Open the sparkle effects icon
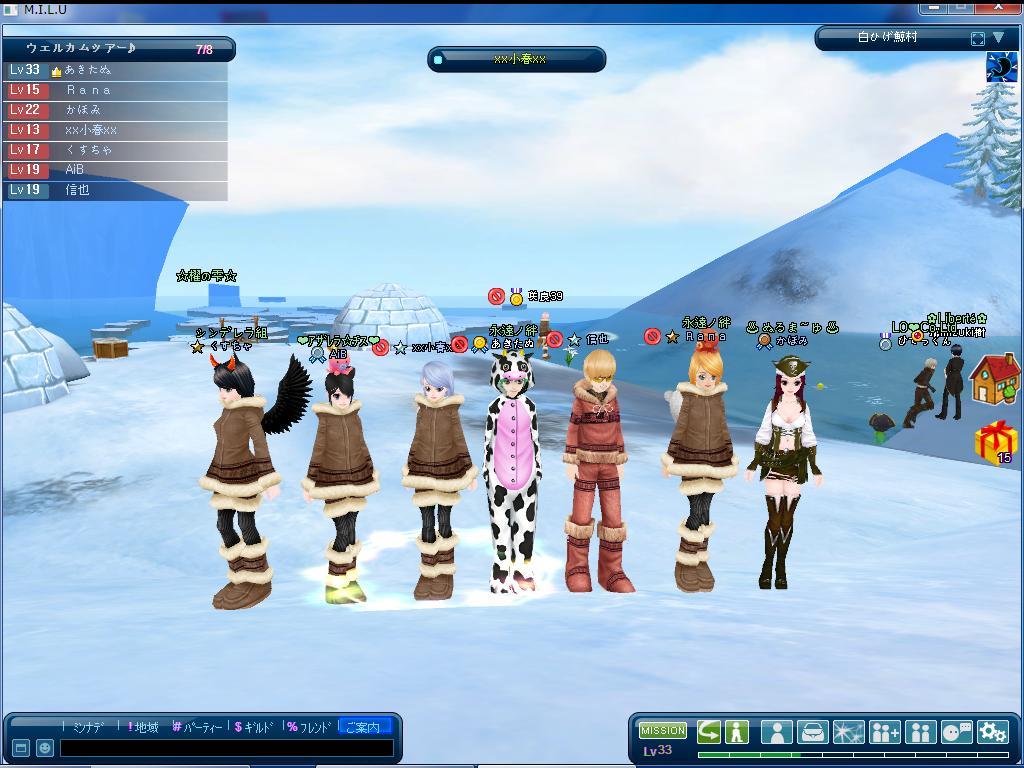The width and height of the screenshot is (1024, 768). 849,732
